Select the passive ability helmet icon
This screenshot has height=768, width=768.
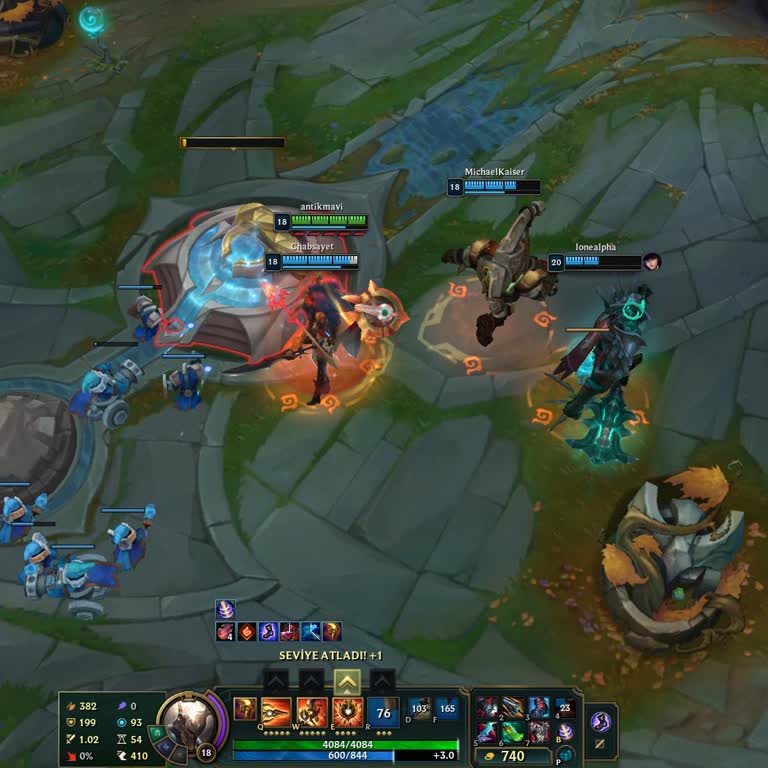[x=244, y=709]
